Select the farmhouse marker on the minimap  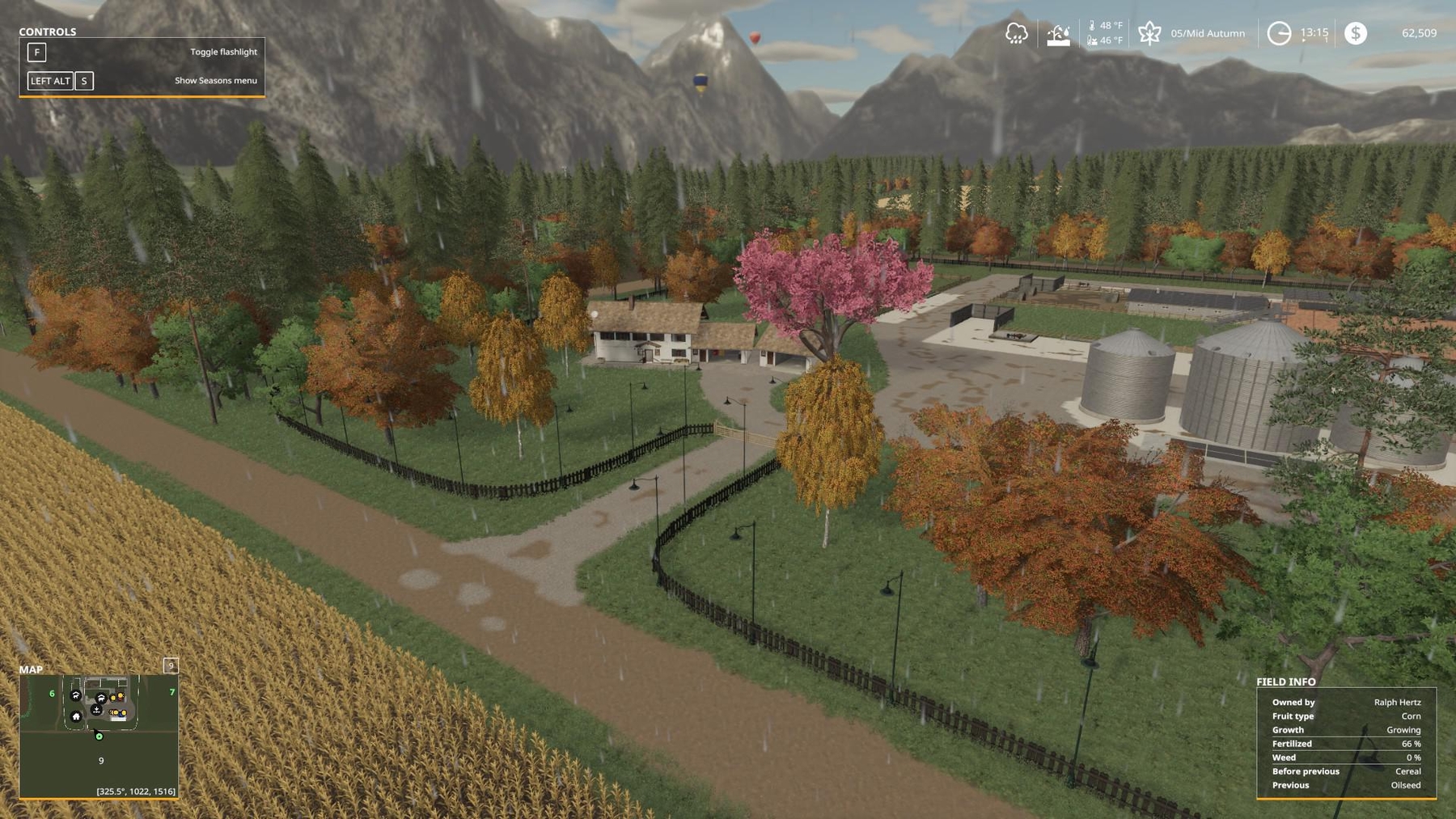tap(76, 716)
